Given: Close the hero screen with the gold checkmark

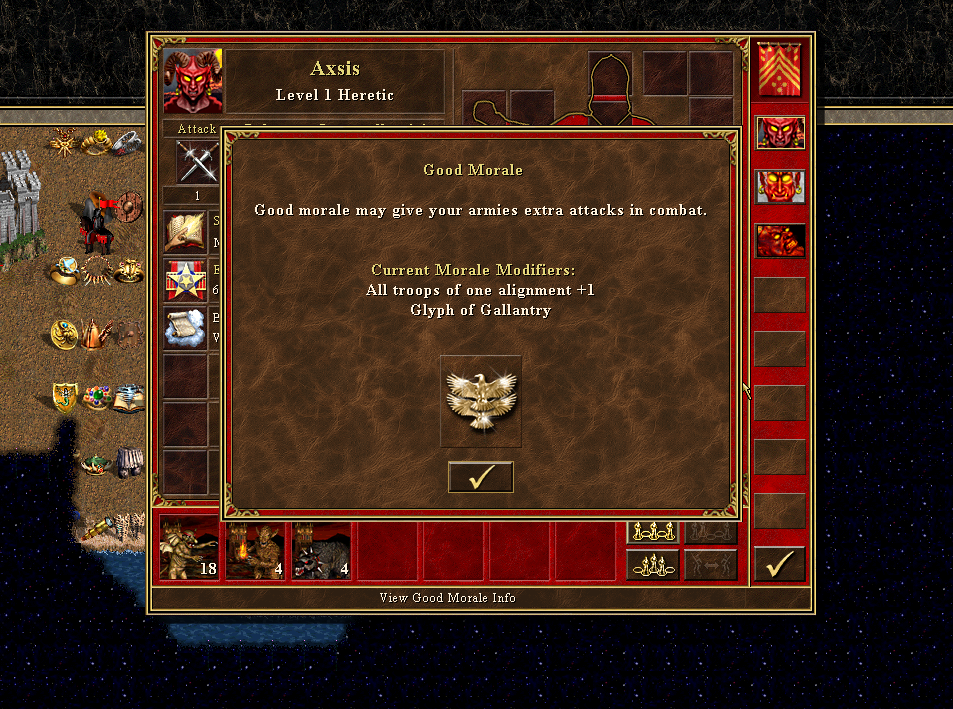Looking at the screenshot, I should click(779, 564).
